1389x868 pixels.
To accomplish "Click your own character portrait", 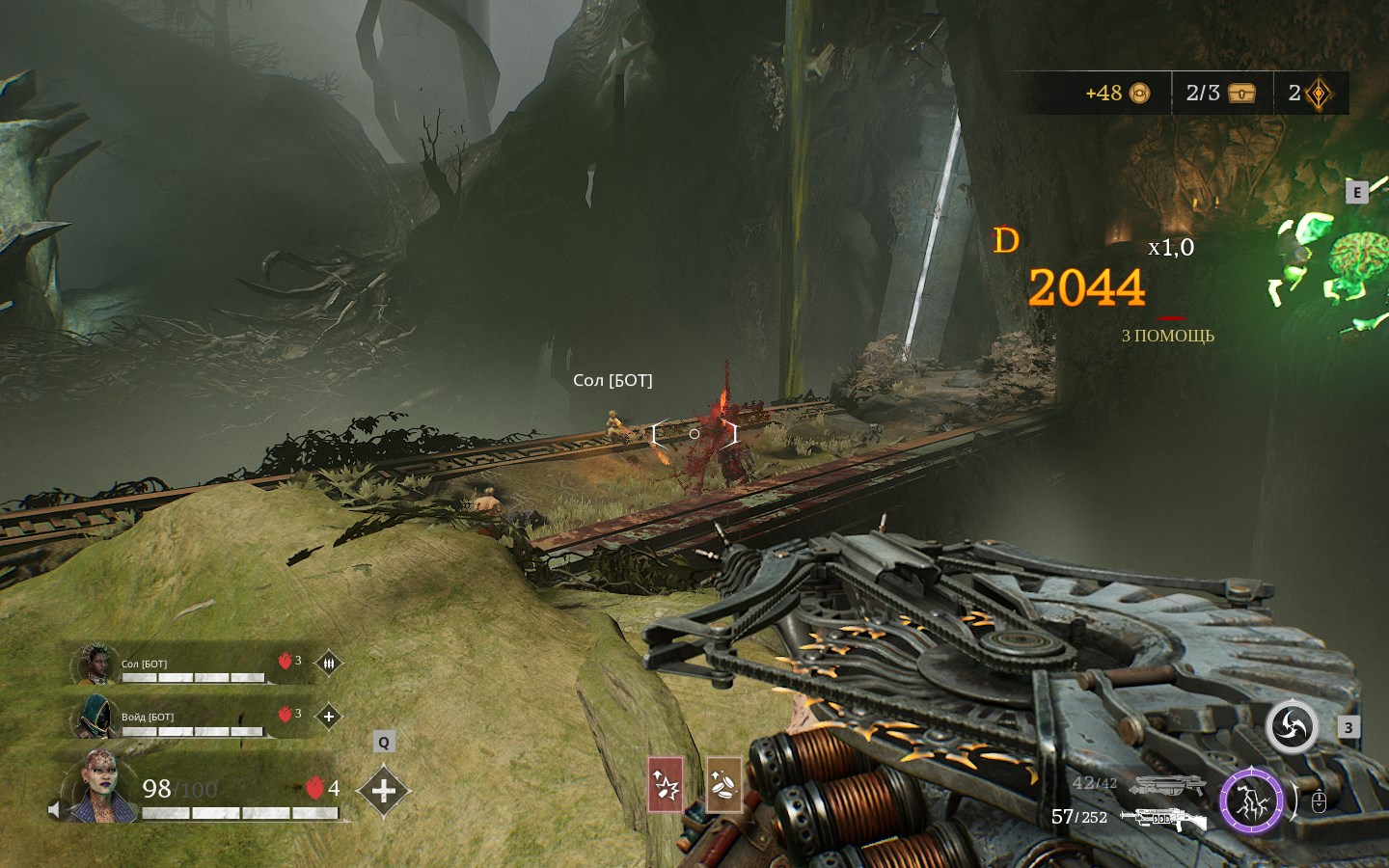I will [102, 786].
